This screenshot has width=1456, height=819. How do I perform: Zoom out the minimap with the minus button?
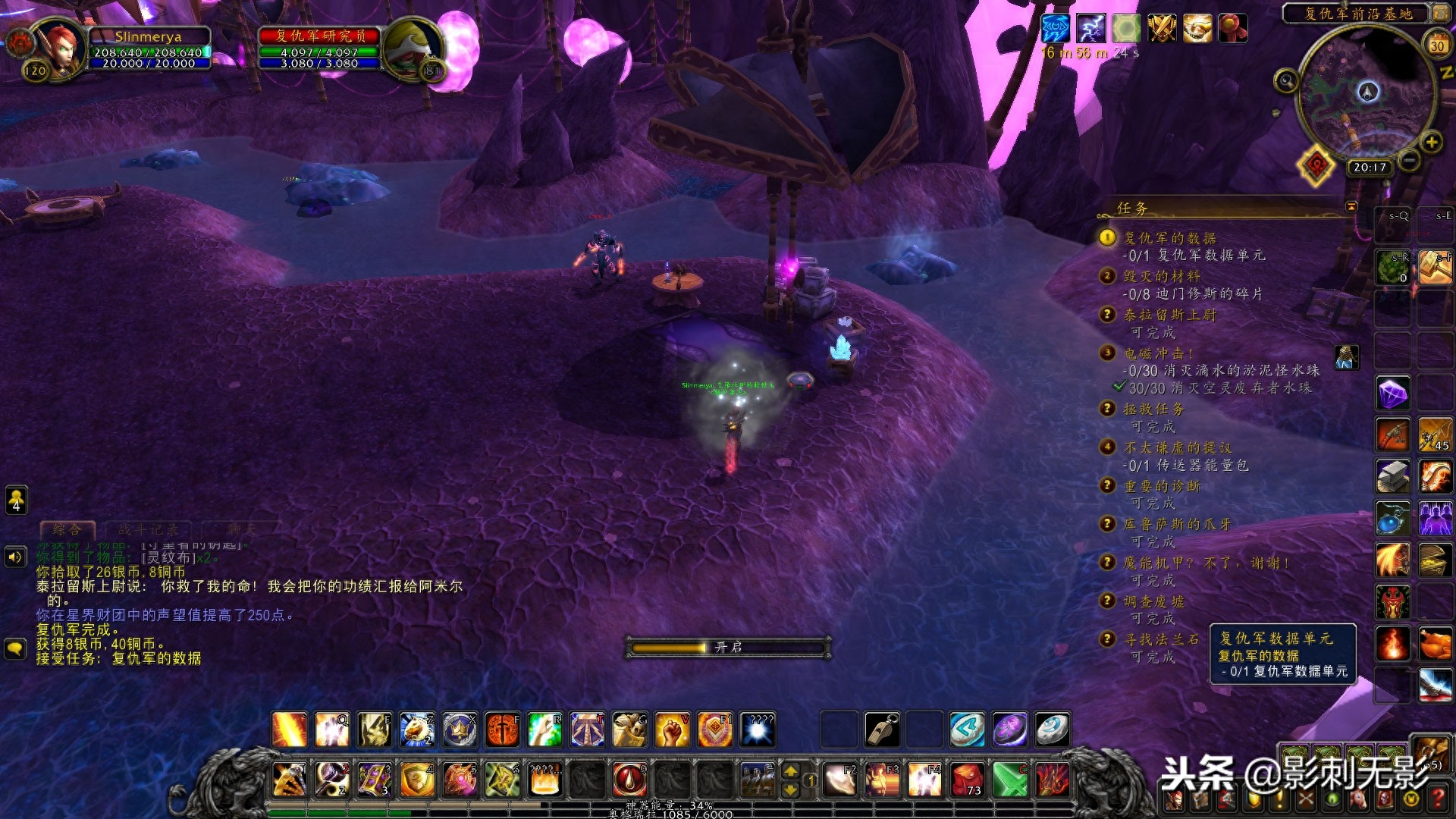(1409, 160)
